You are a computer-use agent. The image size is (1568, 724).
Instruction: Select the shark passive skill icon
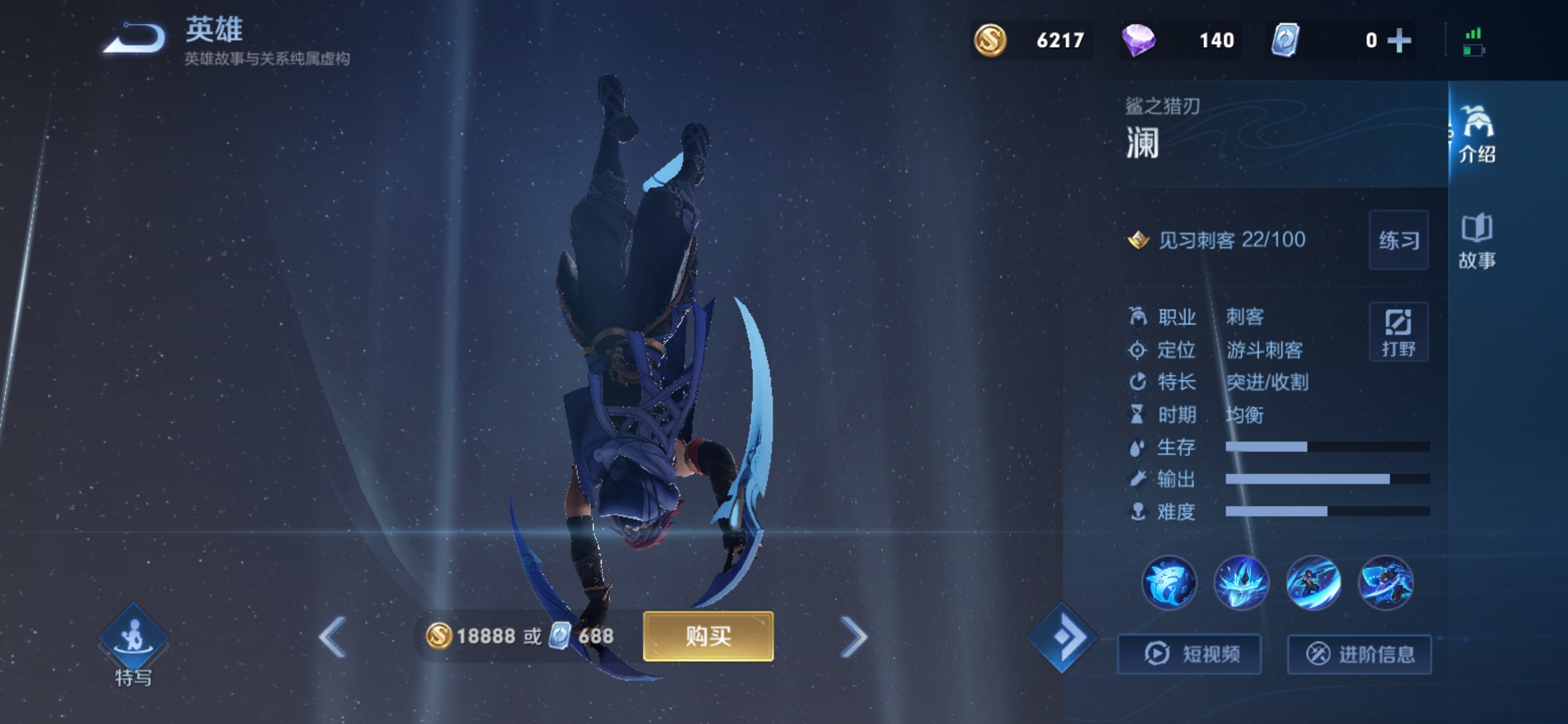pyautogui.click(x=1169, y=583)
